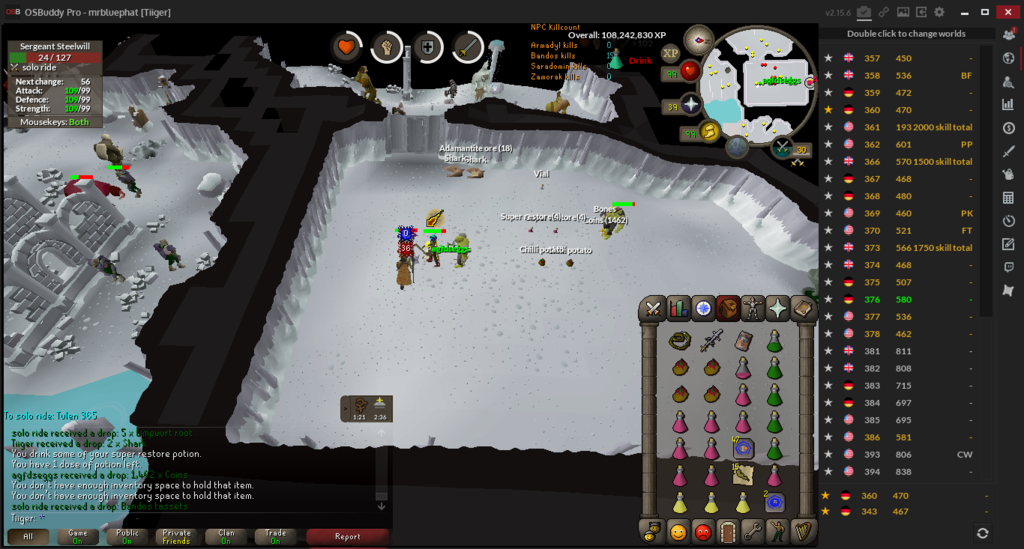Activate quick prayers orb
This screenshot has width=1024, height=549.
(689, 105)
